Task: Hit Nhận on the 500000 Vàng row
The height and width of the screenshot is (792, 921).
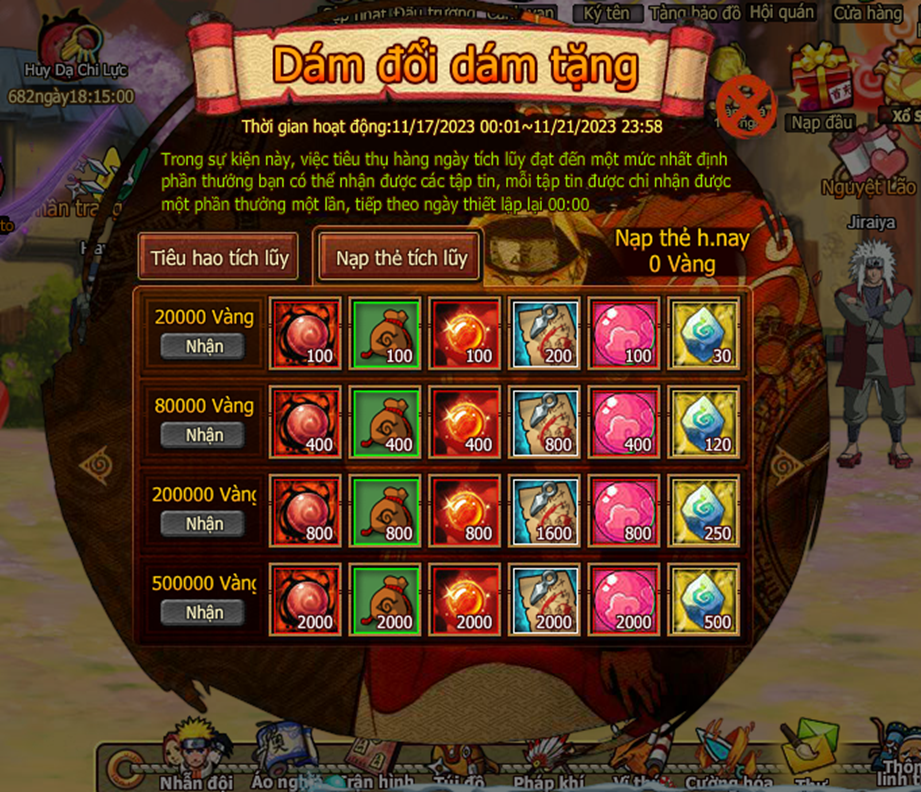Action: tap(204, 612)
